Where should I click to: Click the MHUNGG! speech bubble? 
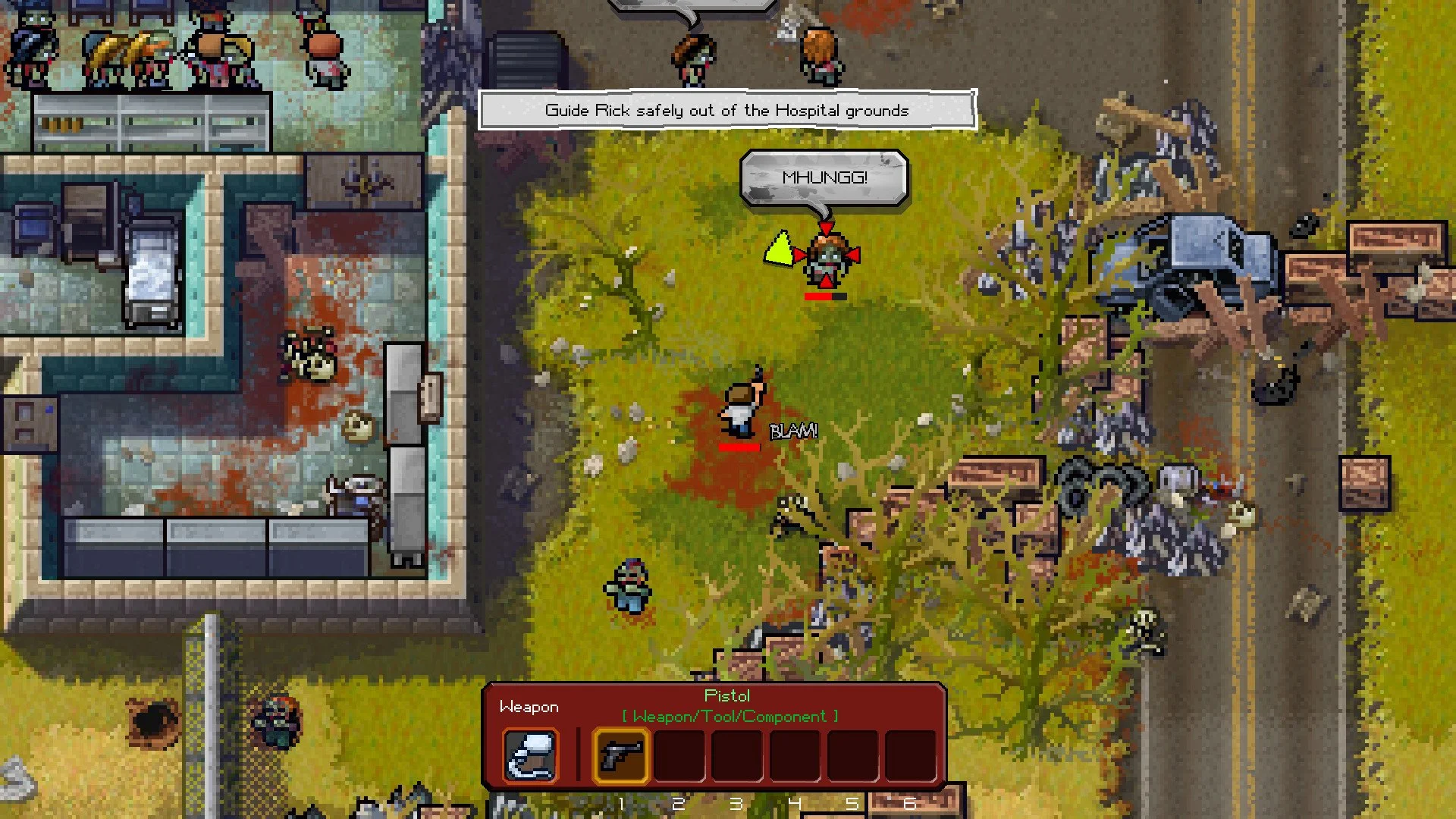(x=824, y=176)
